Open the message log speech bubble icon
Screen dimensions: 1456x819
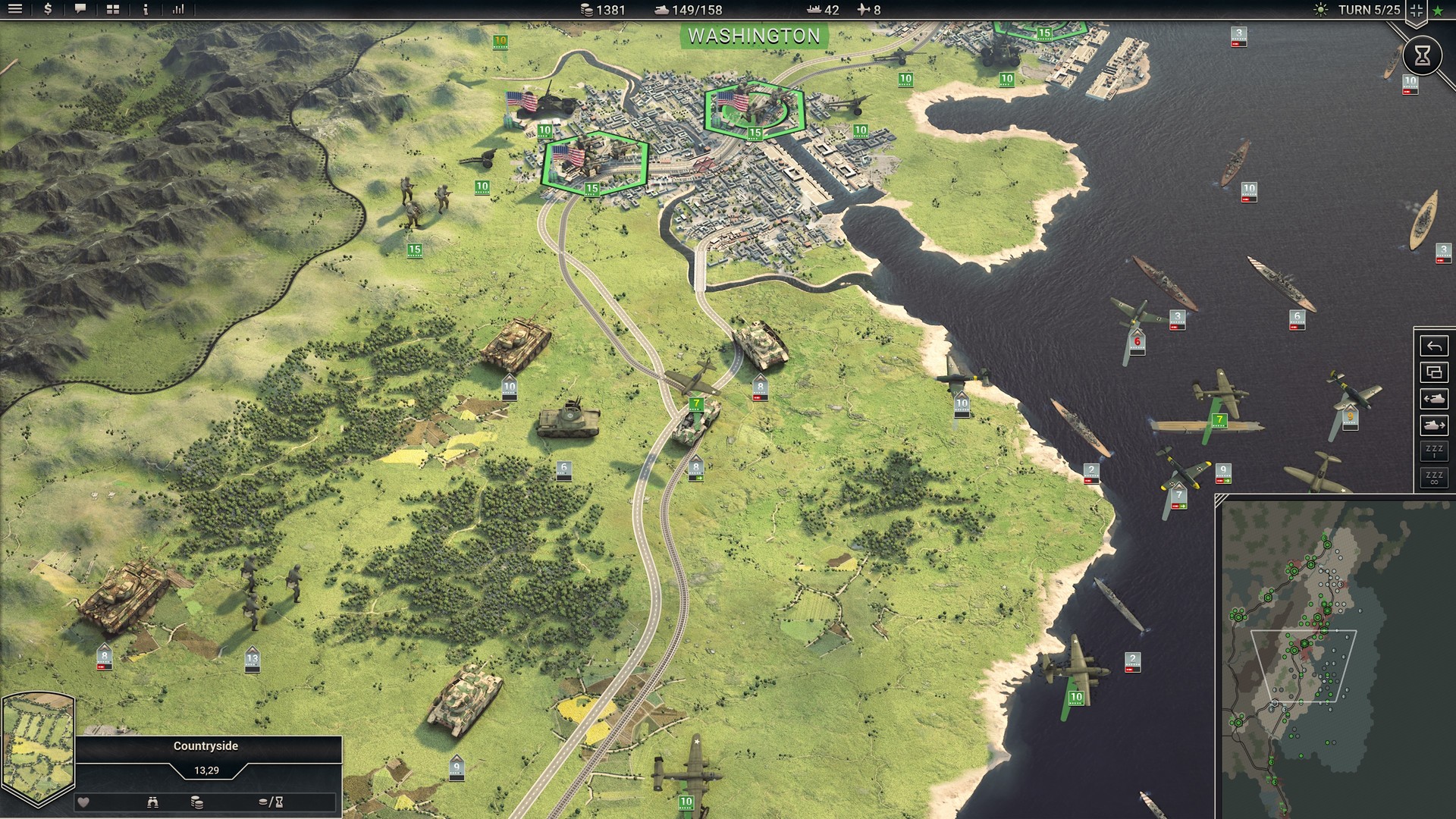[79, 11]
